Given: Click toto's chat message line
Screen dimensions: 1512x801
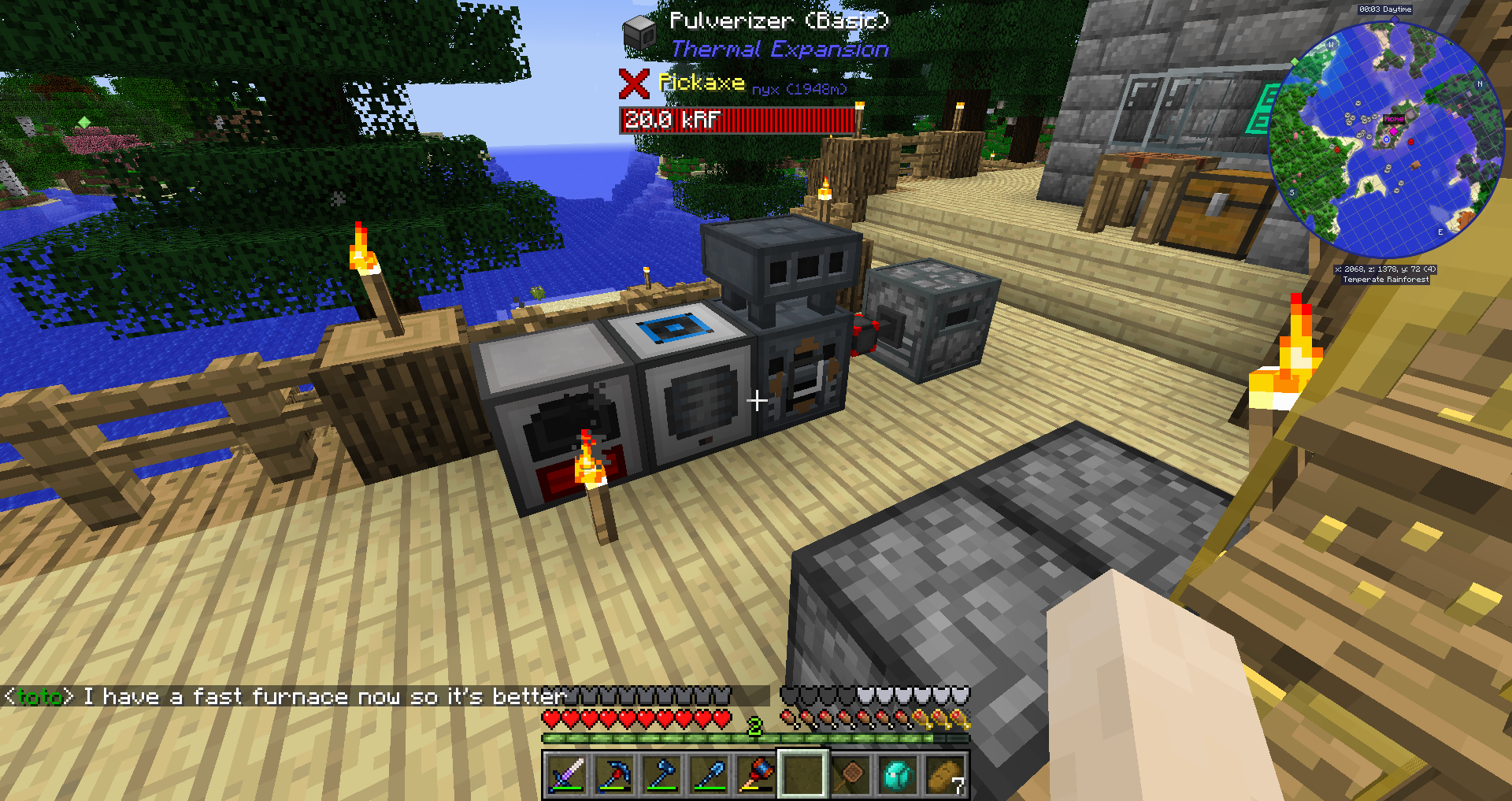Looking at the screenshot, I should click(285, 697).
